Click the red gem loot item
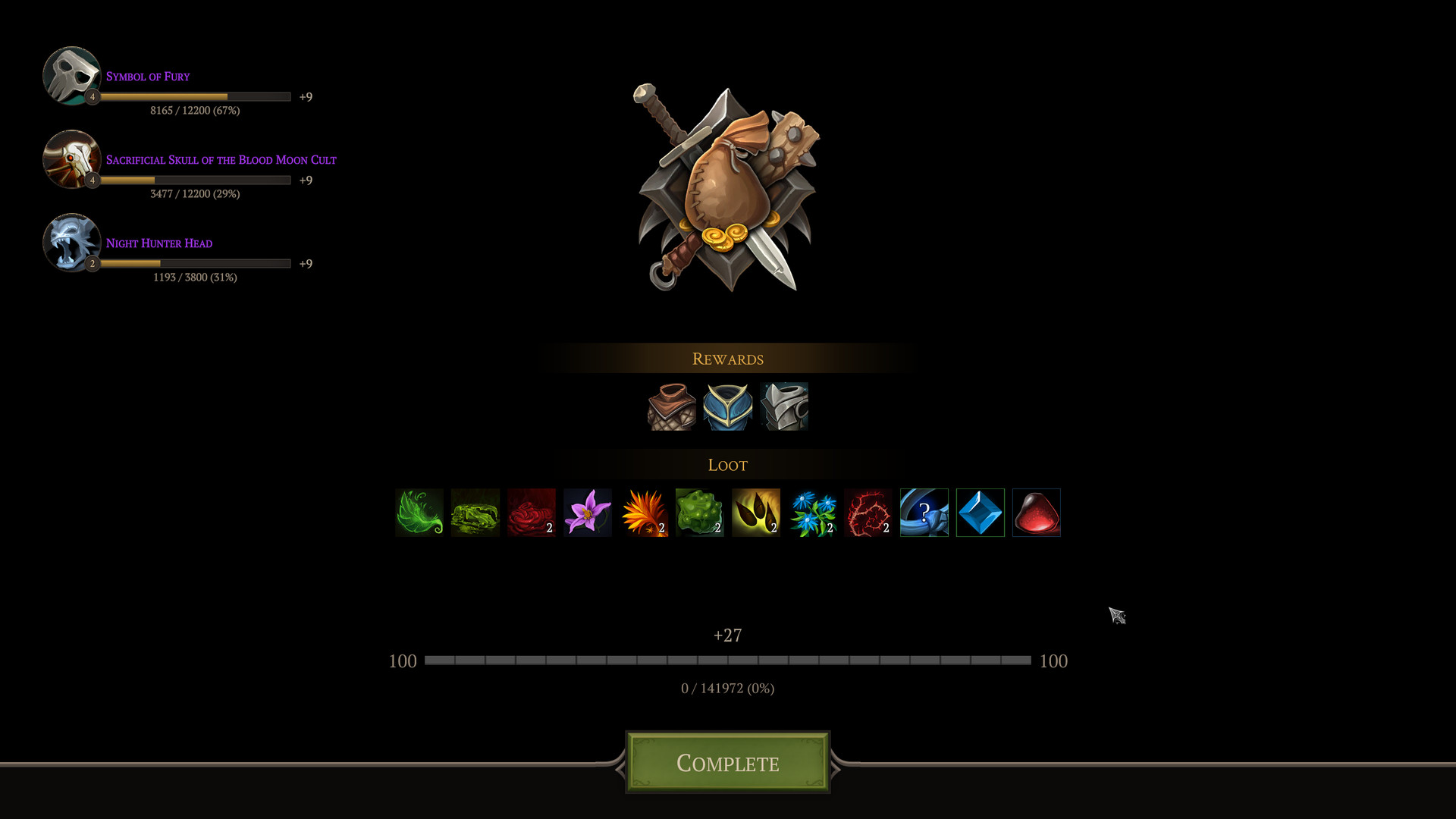This screenshot has height=819, width=1456. pyautogui.click(x=1036, y=513)
